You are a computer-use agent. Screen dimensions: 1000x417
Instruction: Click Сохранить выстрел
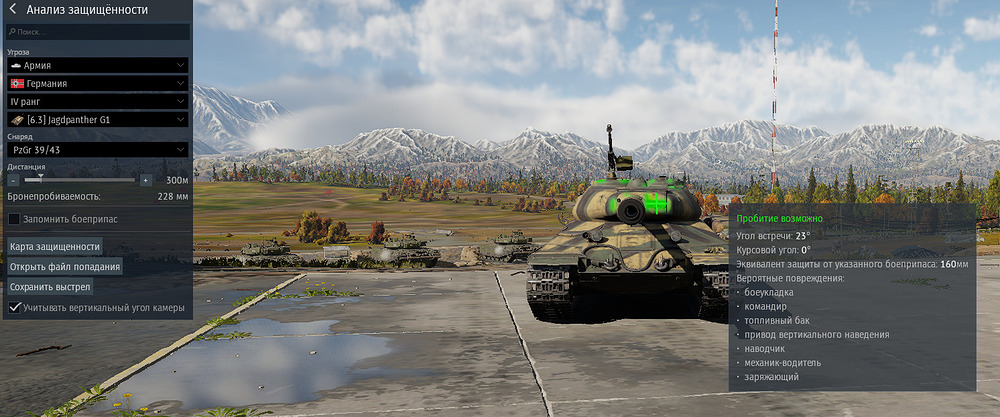50,287
